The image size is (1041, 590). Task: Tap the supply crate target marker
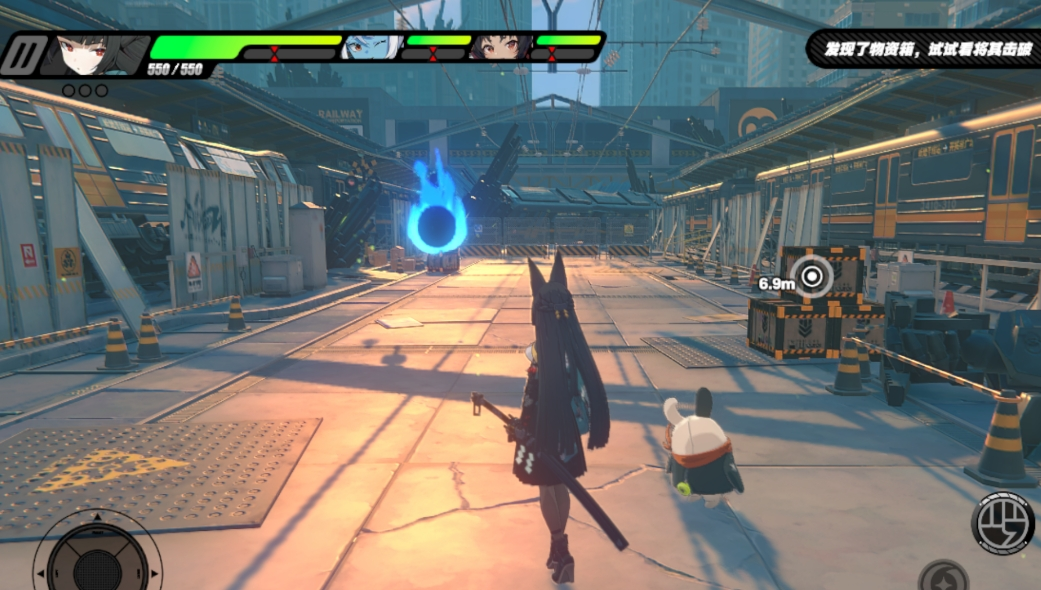click(x=811, y=276)
